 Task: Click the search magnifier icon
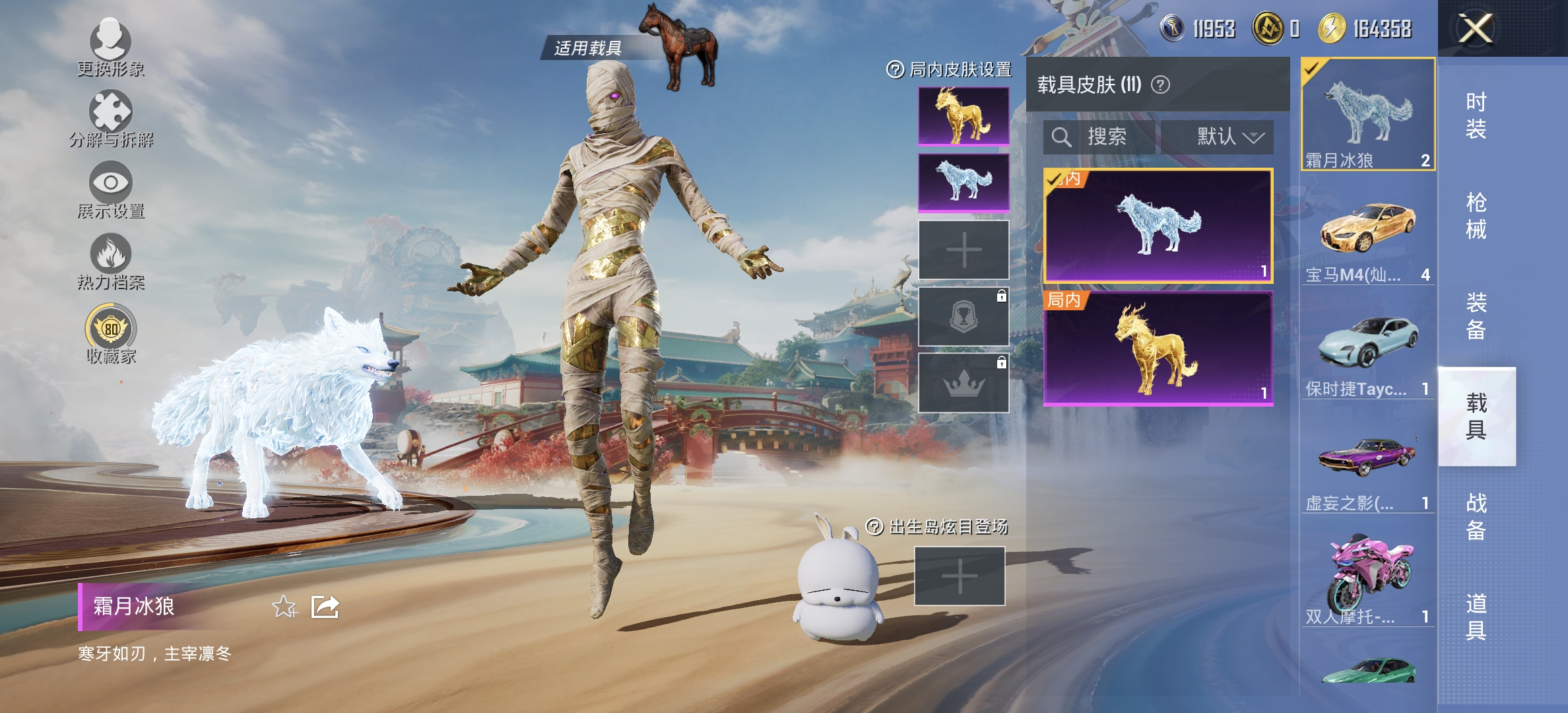click(1062, 137)
